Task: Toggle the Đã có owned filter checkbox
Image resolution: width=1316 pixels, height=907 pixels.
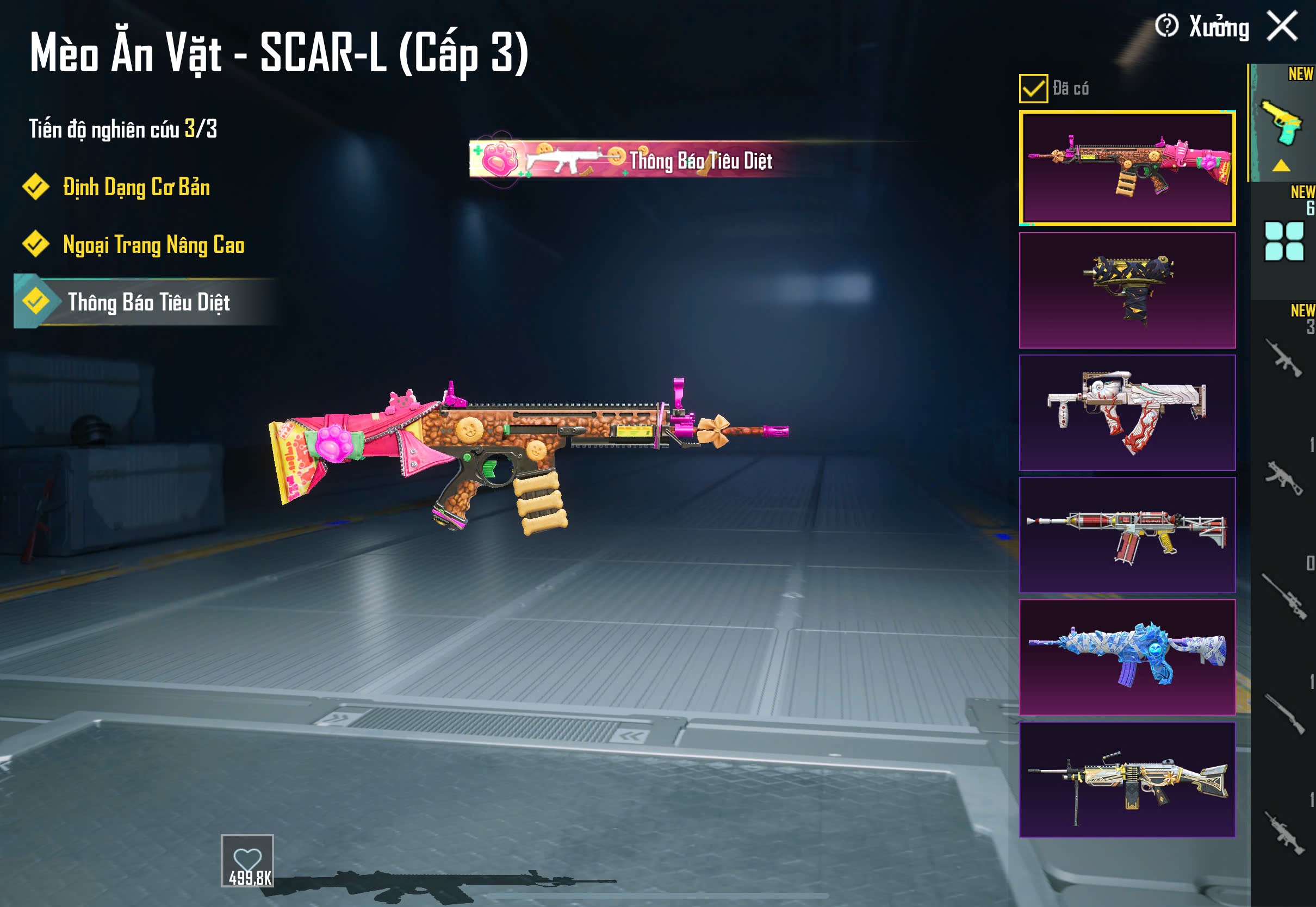Action: click(x=1033, y=89)
